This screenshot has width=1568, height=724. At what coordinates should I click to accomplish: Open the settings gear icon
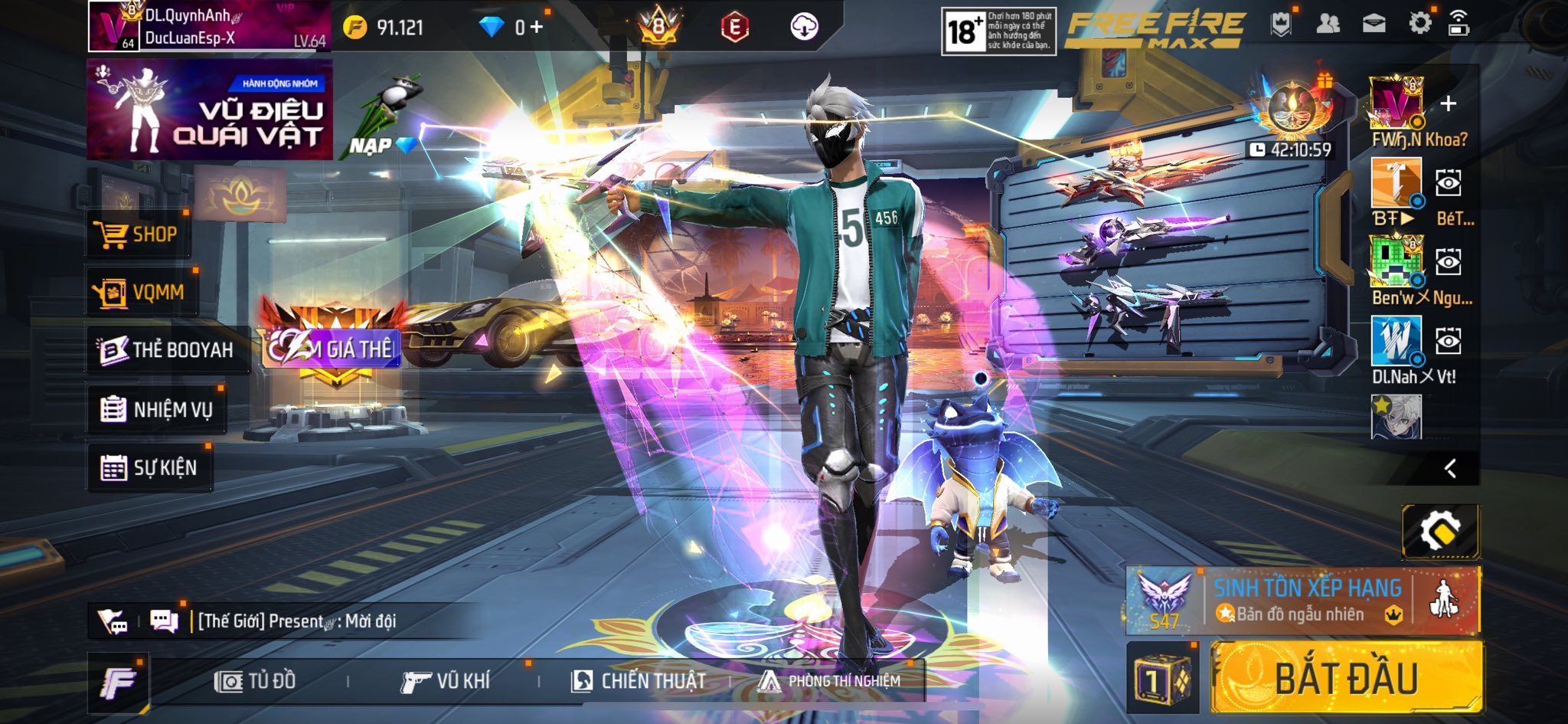pyautogui.click(x=1419, y=24)
